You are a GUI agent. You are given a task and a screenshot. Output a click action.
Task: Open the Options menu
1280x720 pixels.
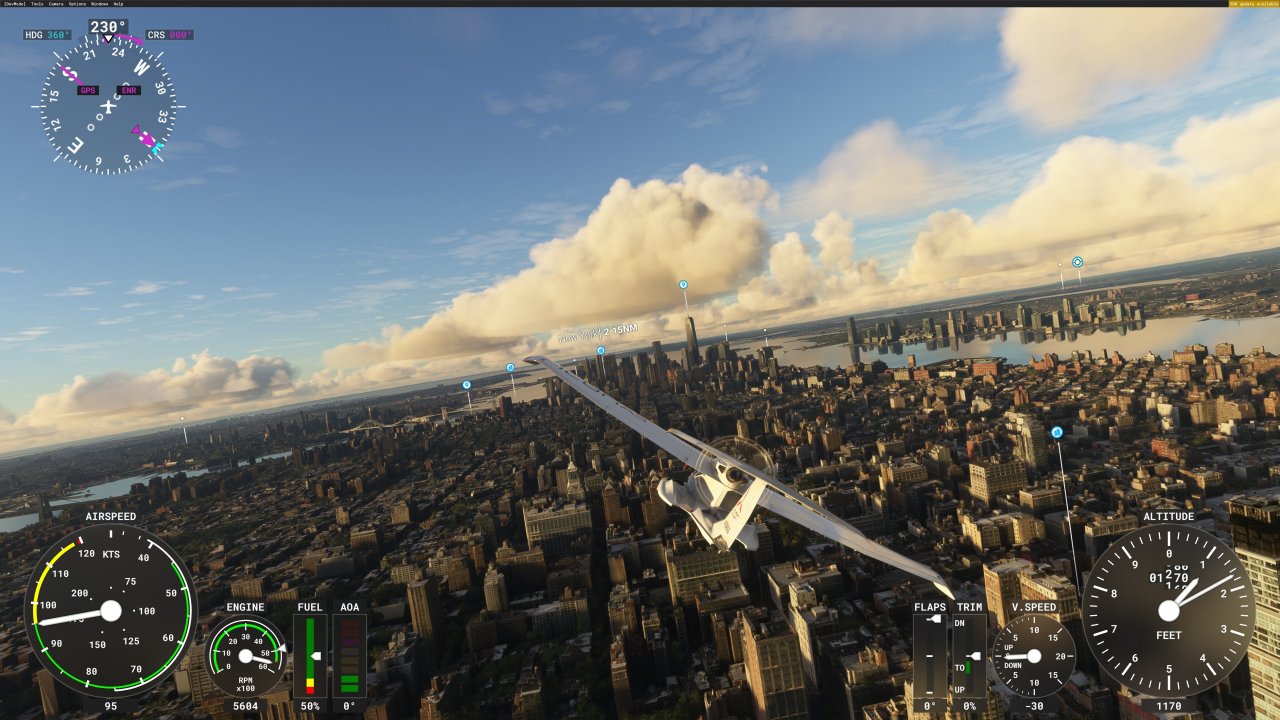[77, 4]
